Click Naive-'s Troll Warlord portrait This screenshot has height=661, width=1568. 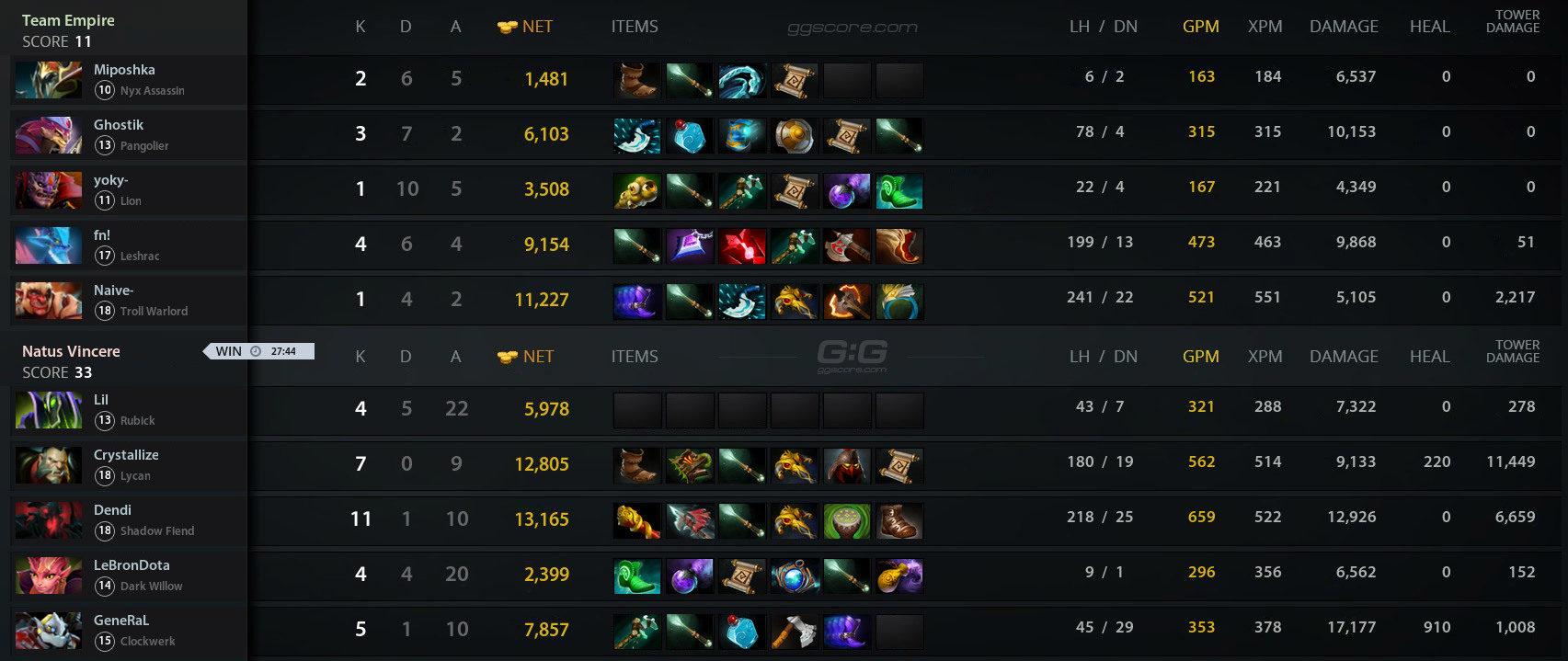click(x=49, y=301)
